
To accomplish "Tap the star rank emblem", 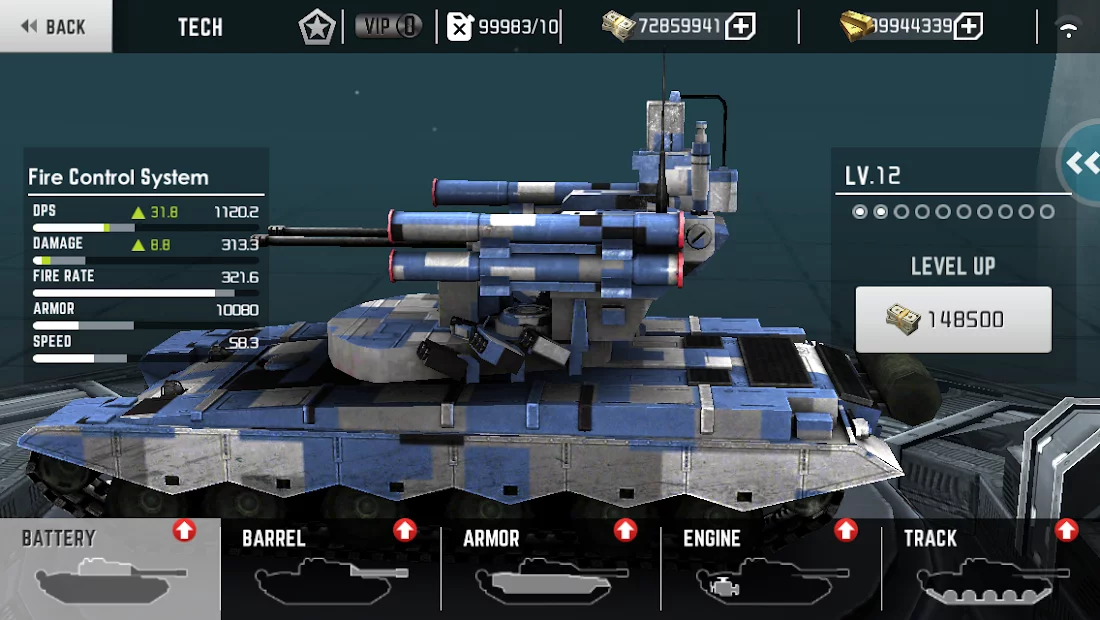I will point(317,27).
